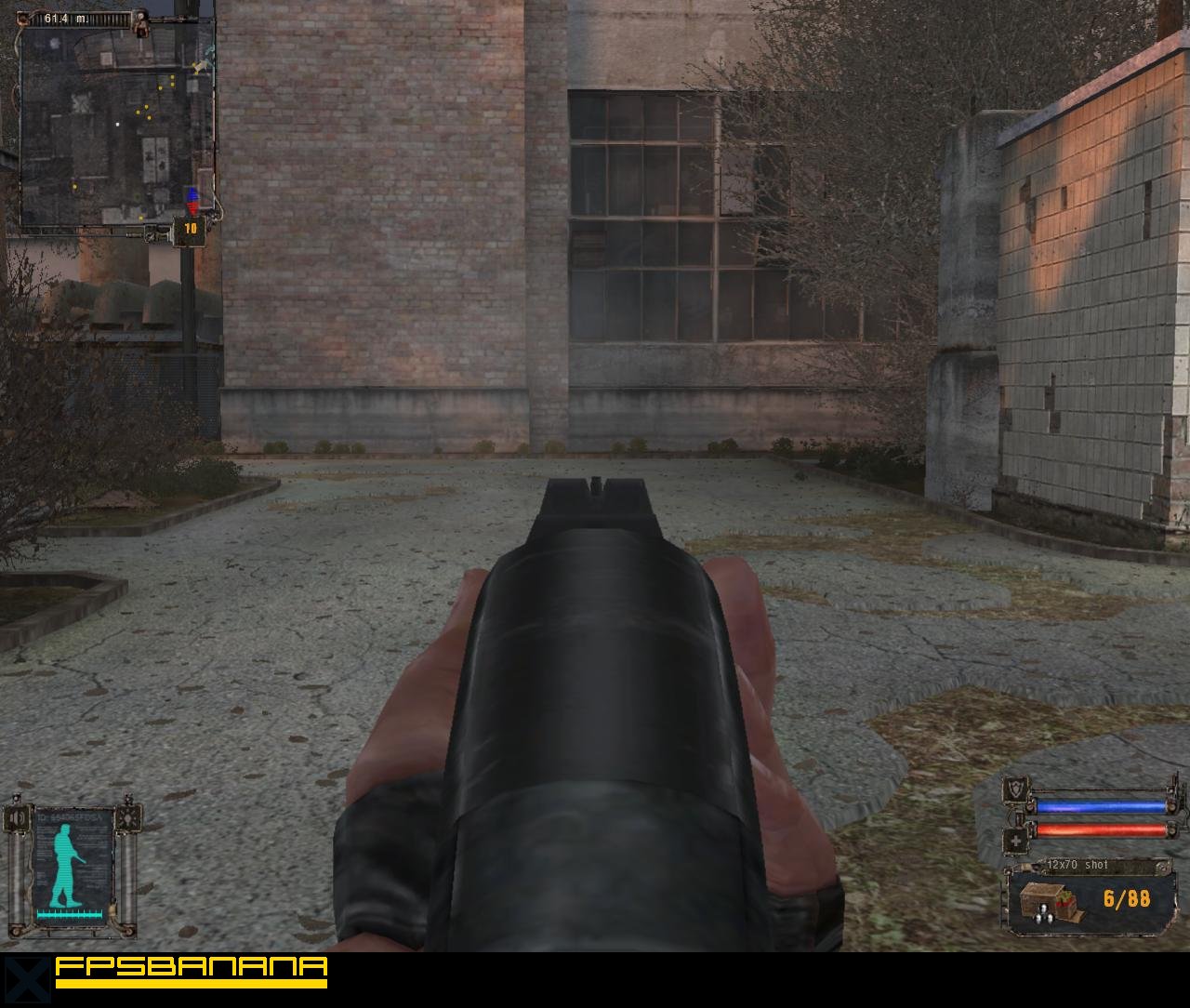
Task: Click the white player dot on the minimap
Action: pyautogui.click(x=117, y=124)
